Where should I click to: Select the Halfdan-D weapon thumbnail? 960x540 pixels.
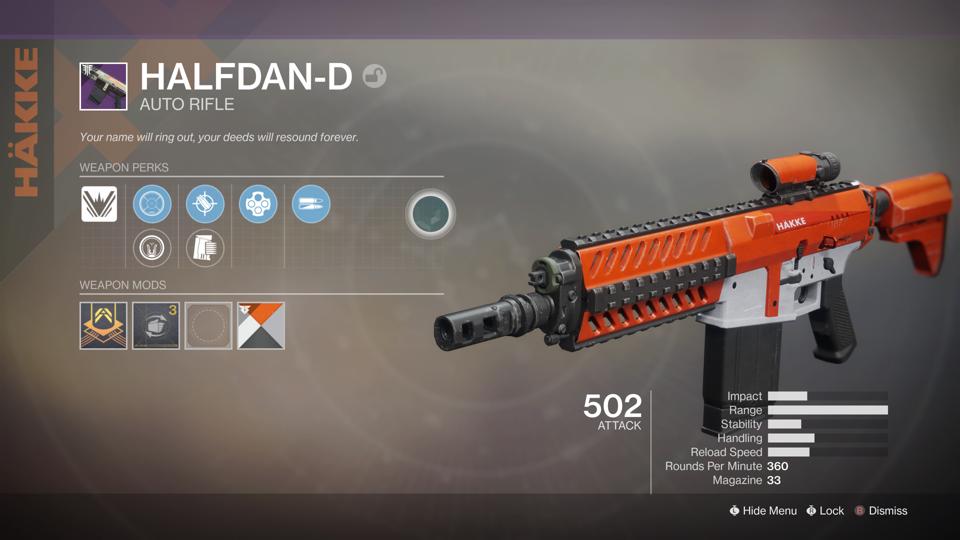click(x=103, y=86)
